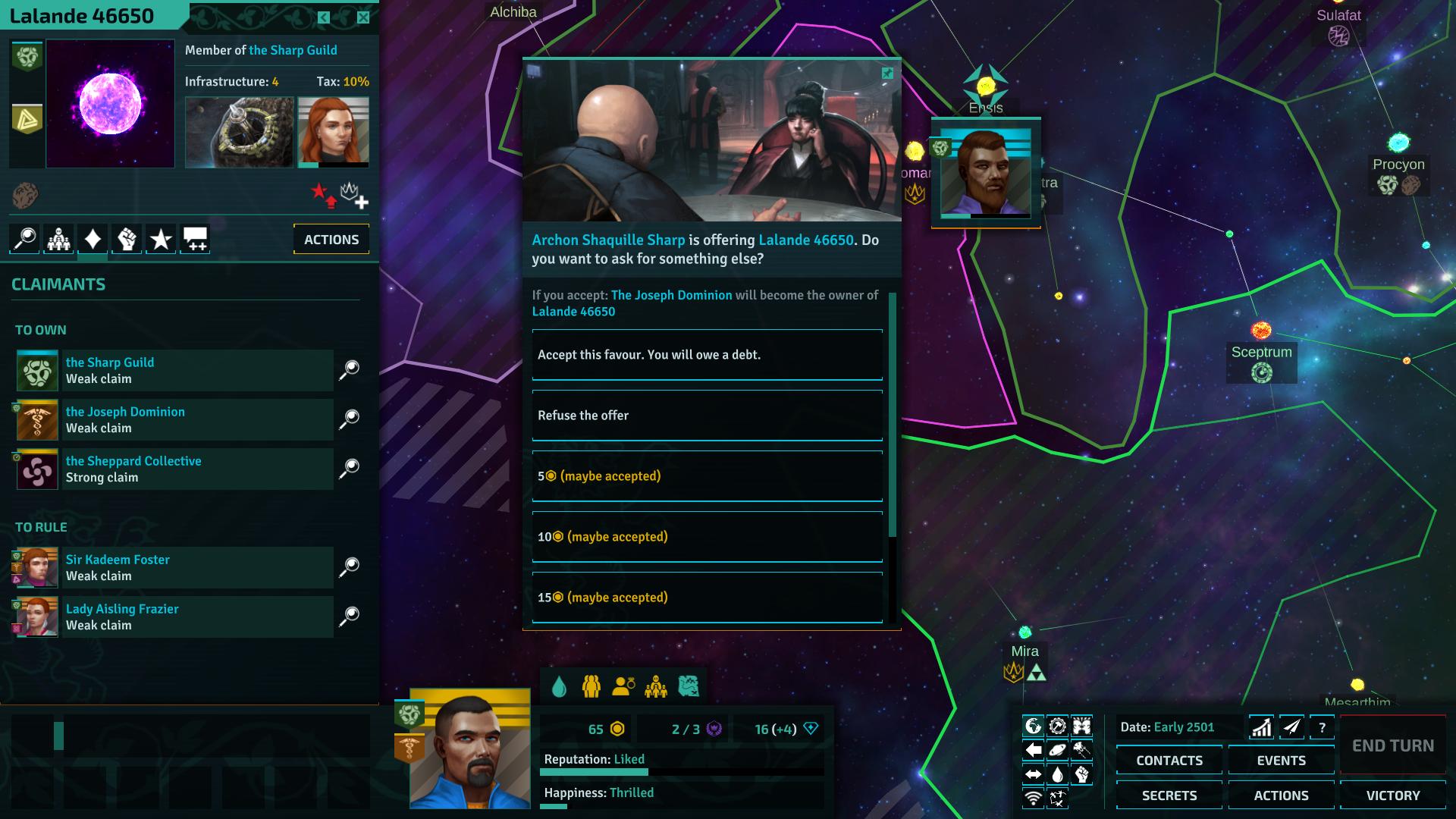Viewport: 1456px width, 819px height.
Task: Click the ringed planet icon in the action grid
Action: coord(1057,749)
